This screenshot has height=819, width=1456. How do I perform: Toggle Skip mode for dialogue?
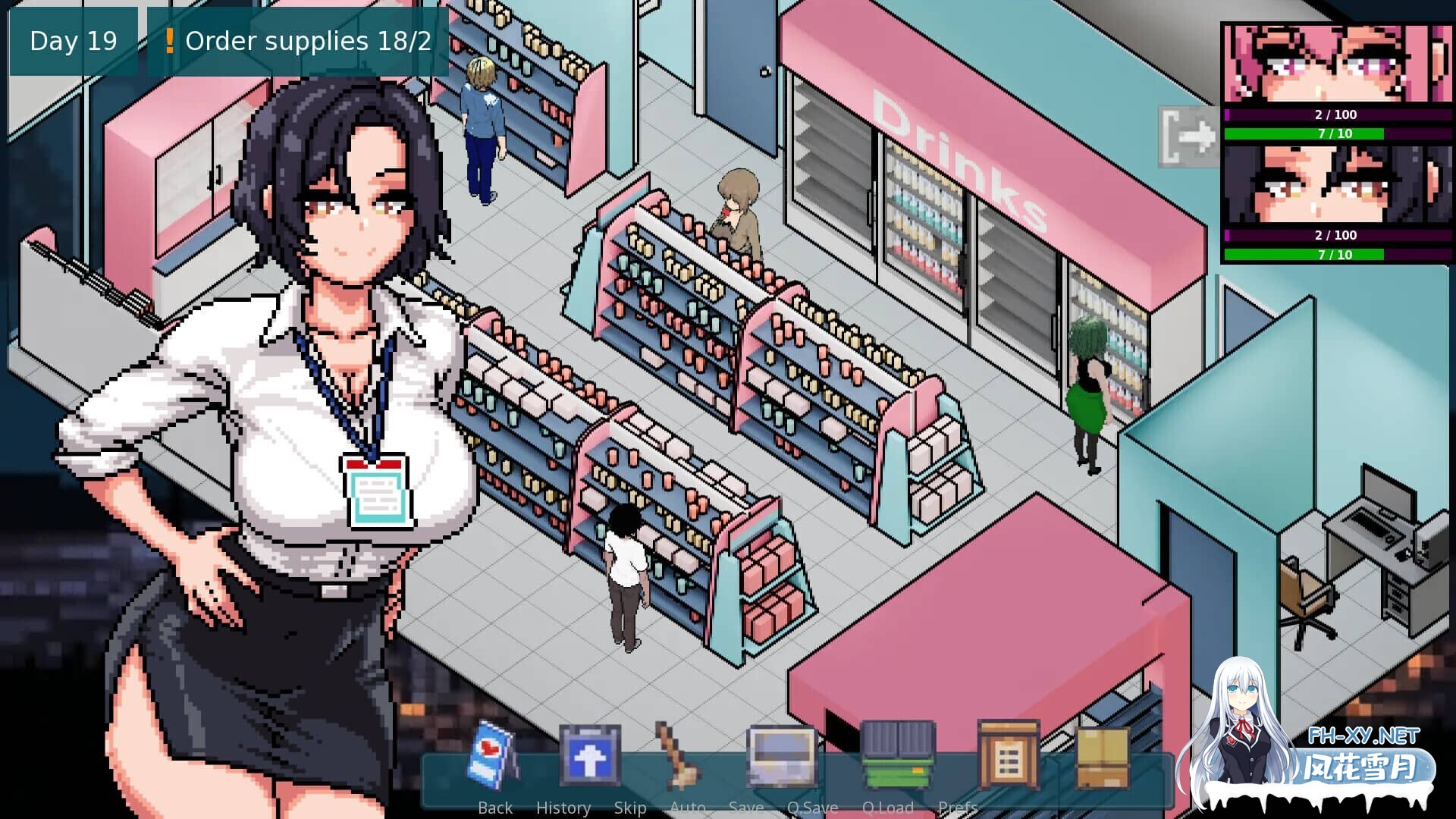tap(632, 807)
